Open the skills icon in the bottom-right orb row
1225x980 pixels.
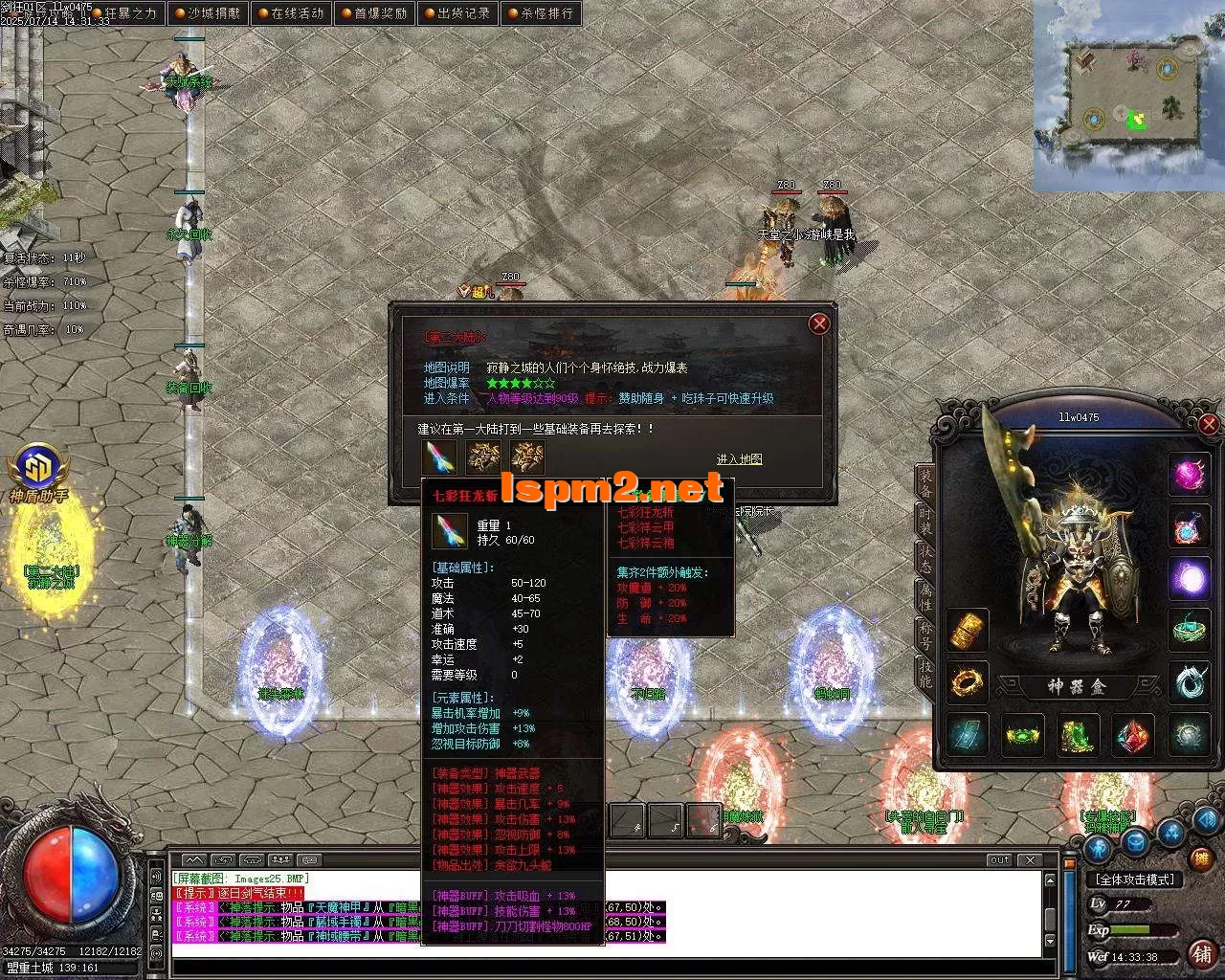coord(1169,832)
